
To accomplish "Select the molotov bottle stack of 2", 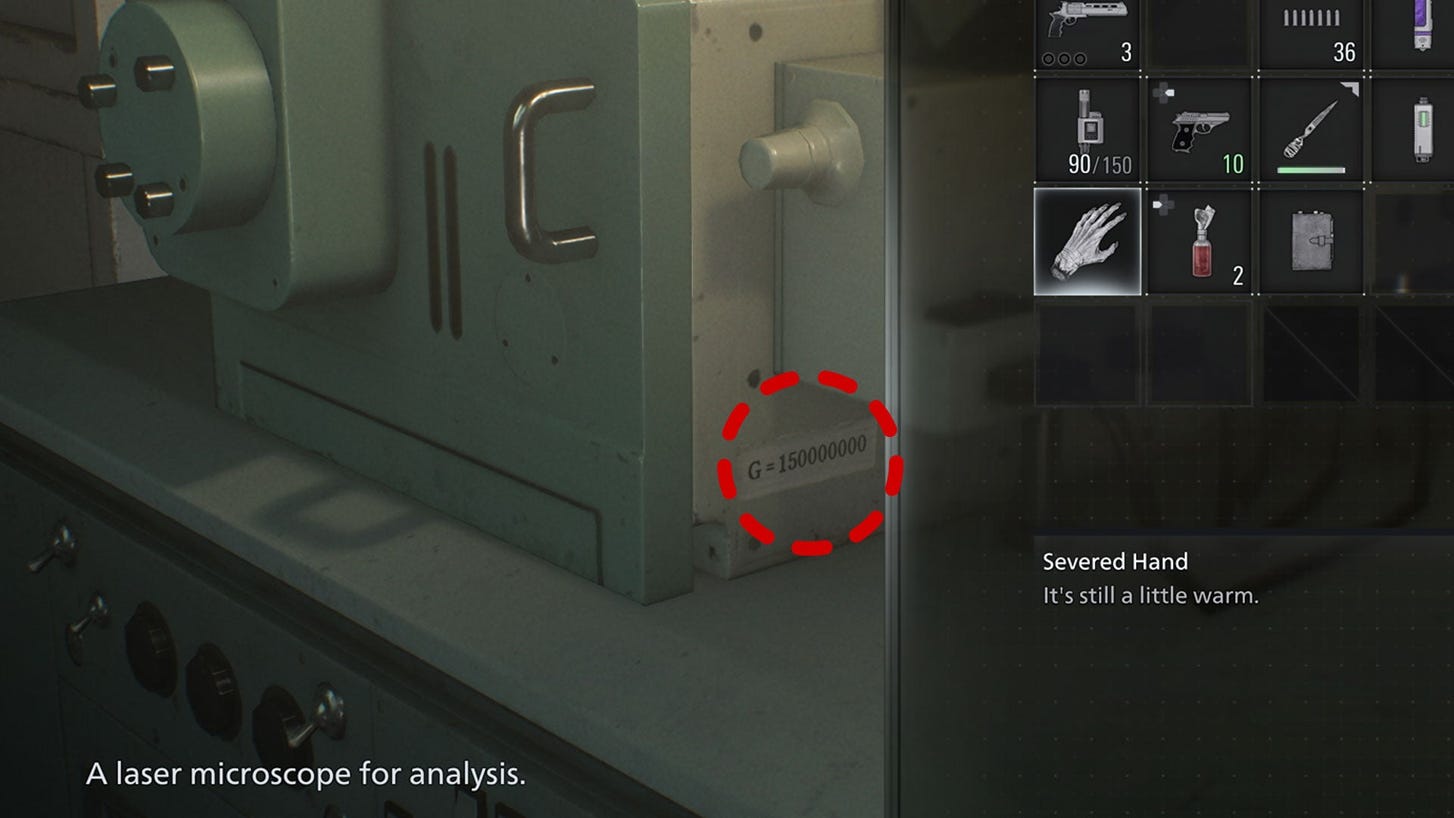I will click(x=1199, y=241).
